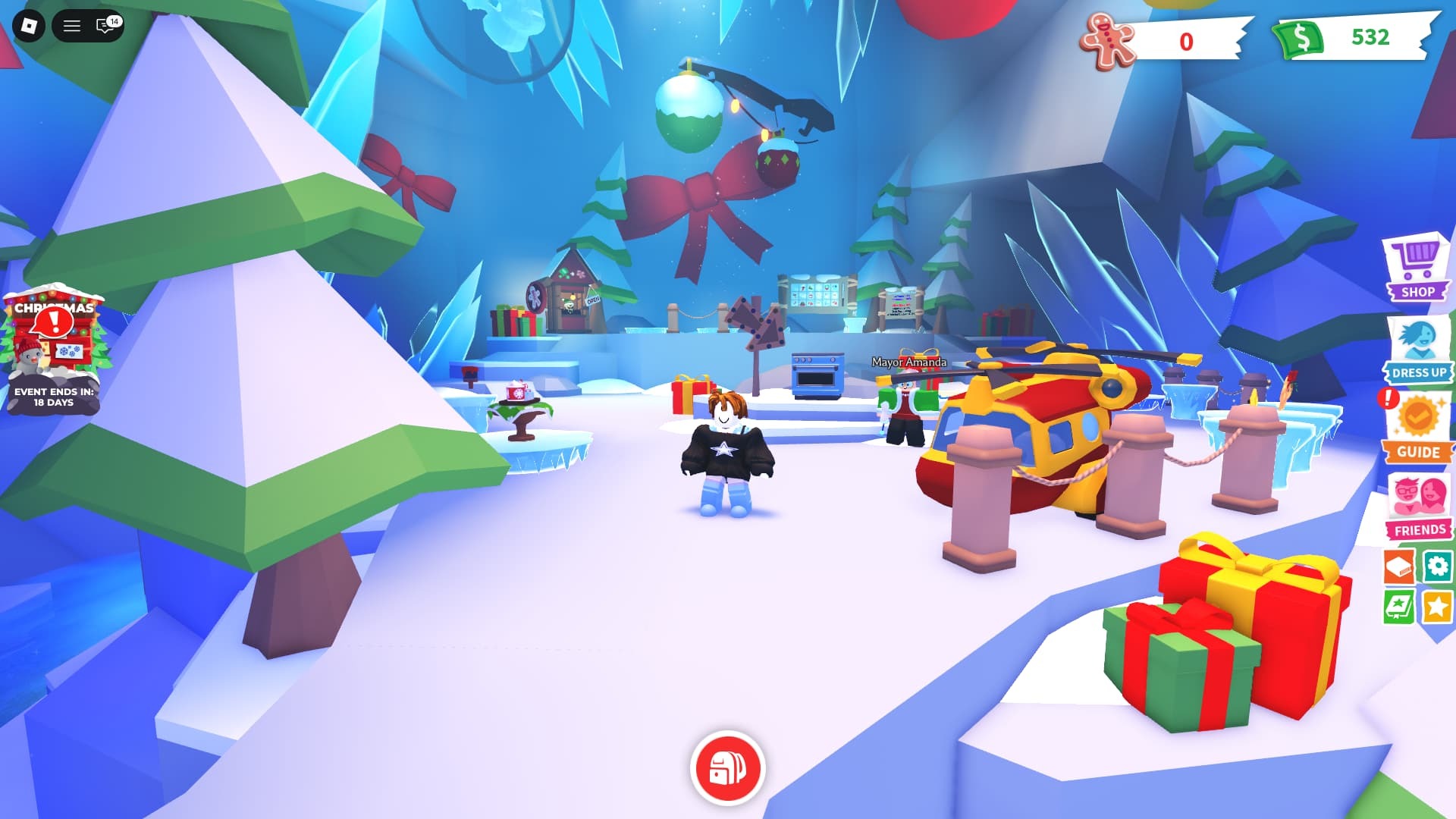1456x819 pixels.
Task: Open the hamburger menu in the top bar
Action: pyautogui.click(x=72, y=27)
